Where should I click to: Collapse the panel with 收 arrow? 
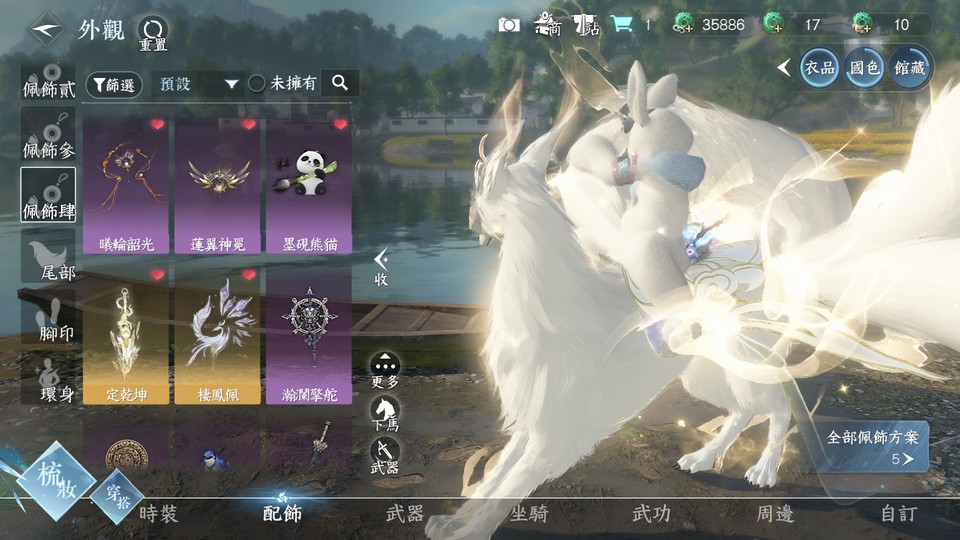coord(381,268)
